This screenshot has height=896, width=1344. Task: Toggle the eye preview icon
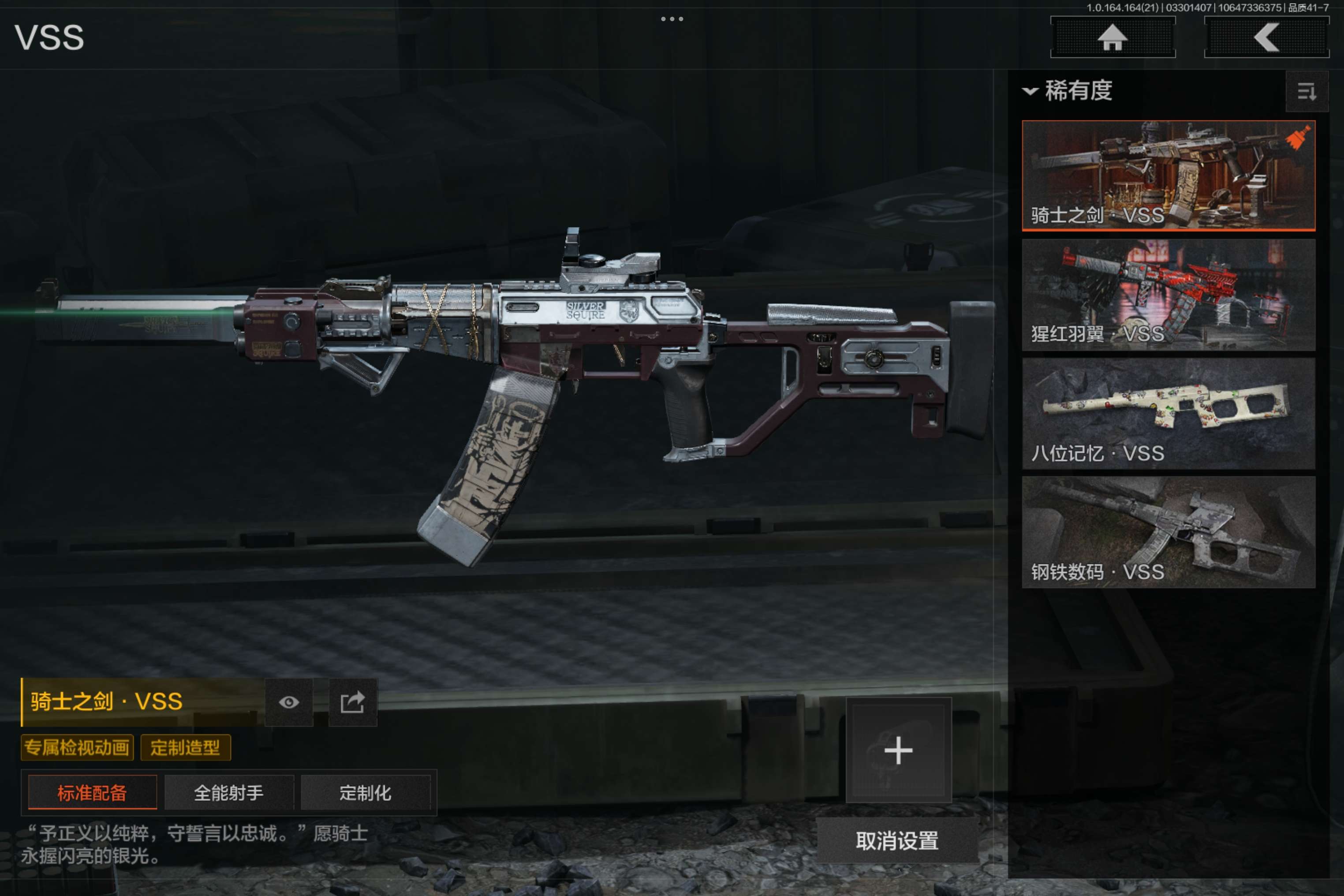(288, 702)
